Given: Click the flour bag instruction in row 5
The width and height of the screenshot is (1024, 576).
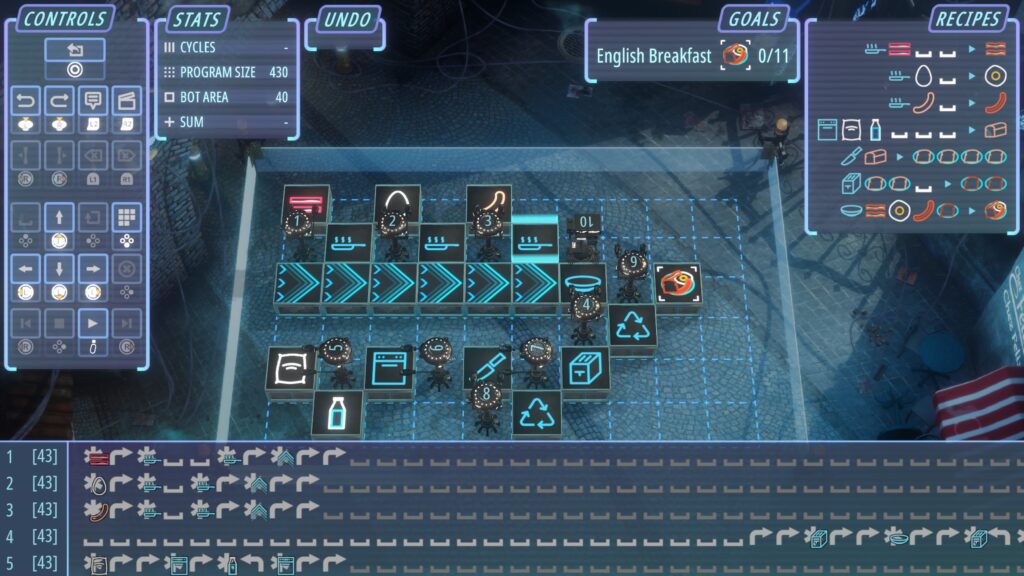Looking at the screenshot, I should click(97, 563).
